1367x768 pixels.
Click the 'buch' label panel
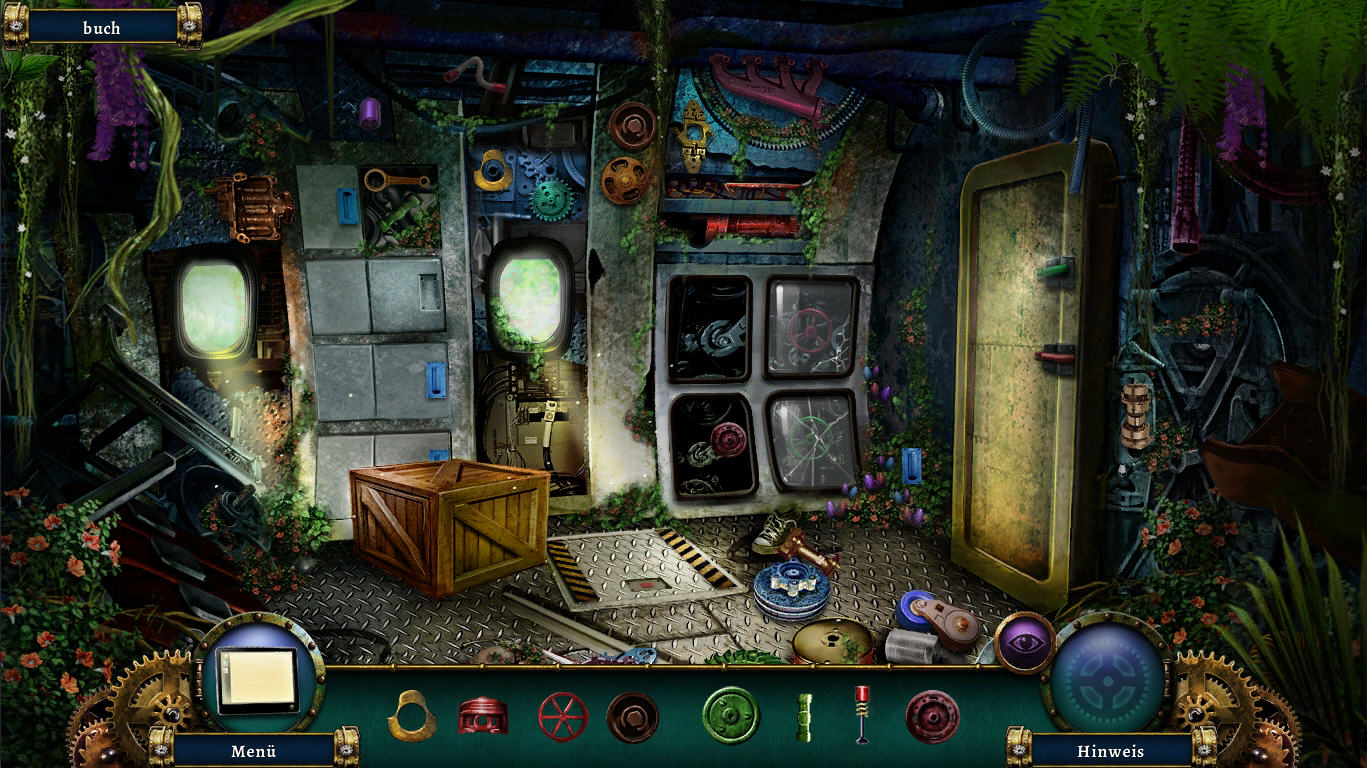[102, 28]
